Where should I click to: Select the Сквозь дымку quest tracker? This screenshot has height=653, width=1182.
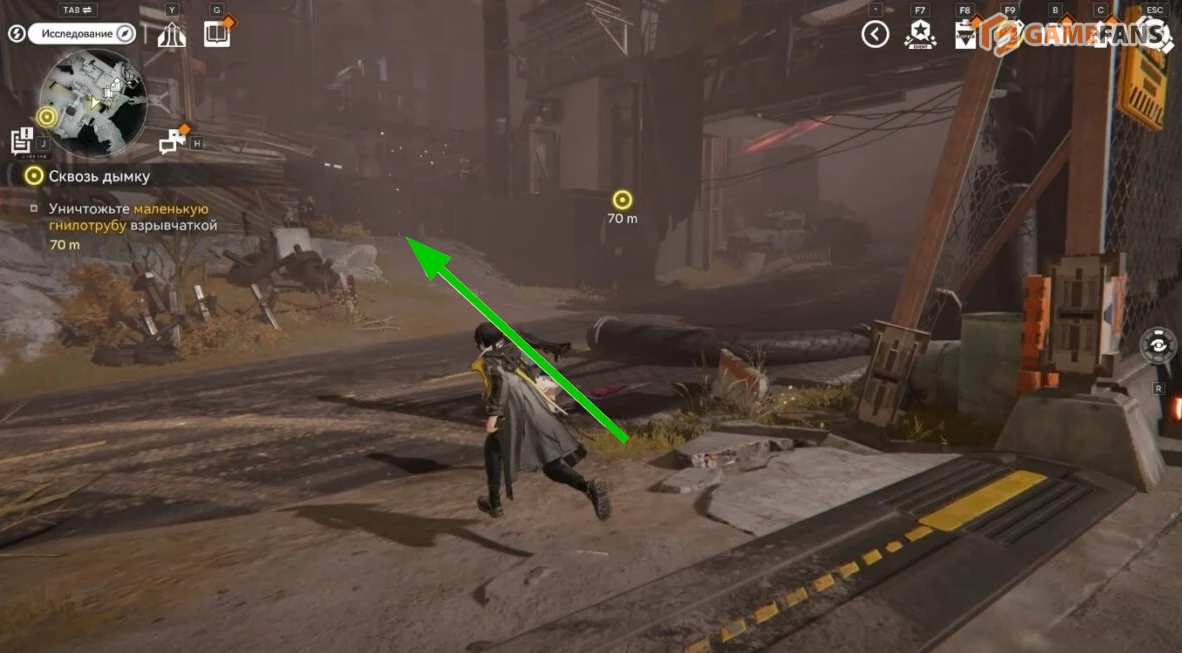point(99,176)
